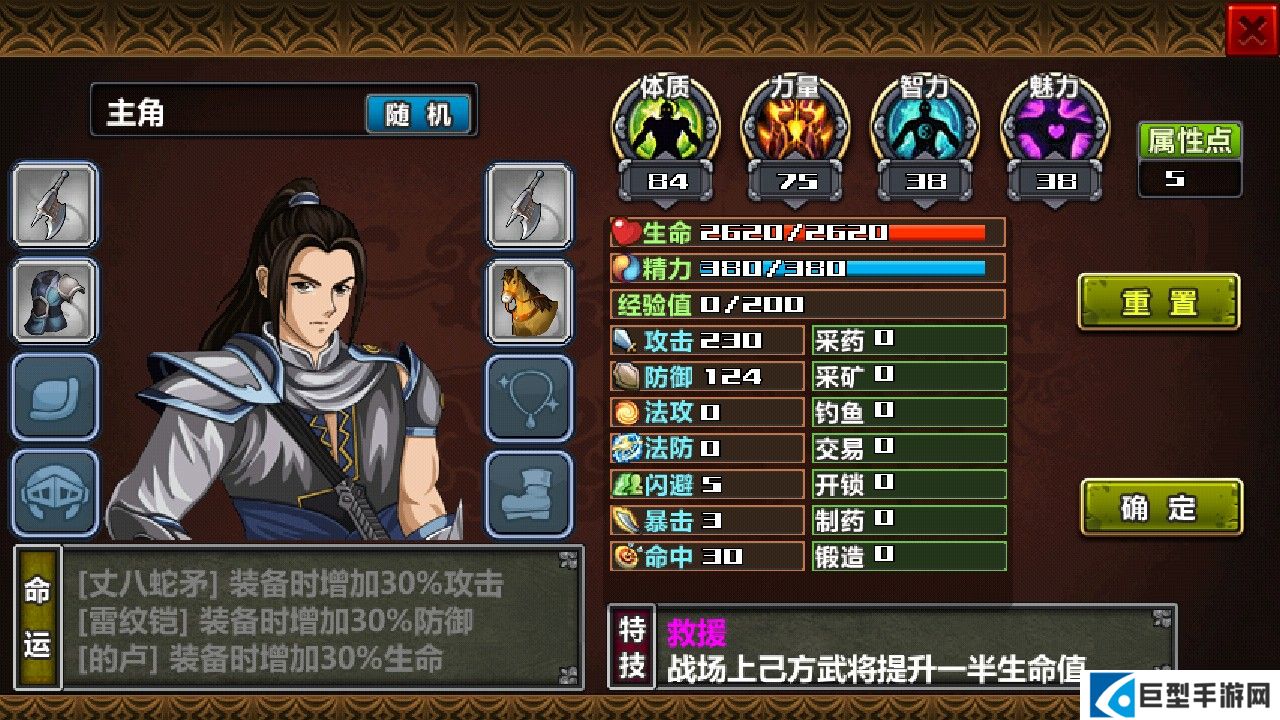Open the shoulder armor equipment slot

click(55, 300)
